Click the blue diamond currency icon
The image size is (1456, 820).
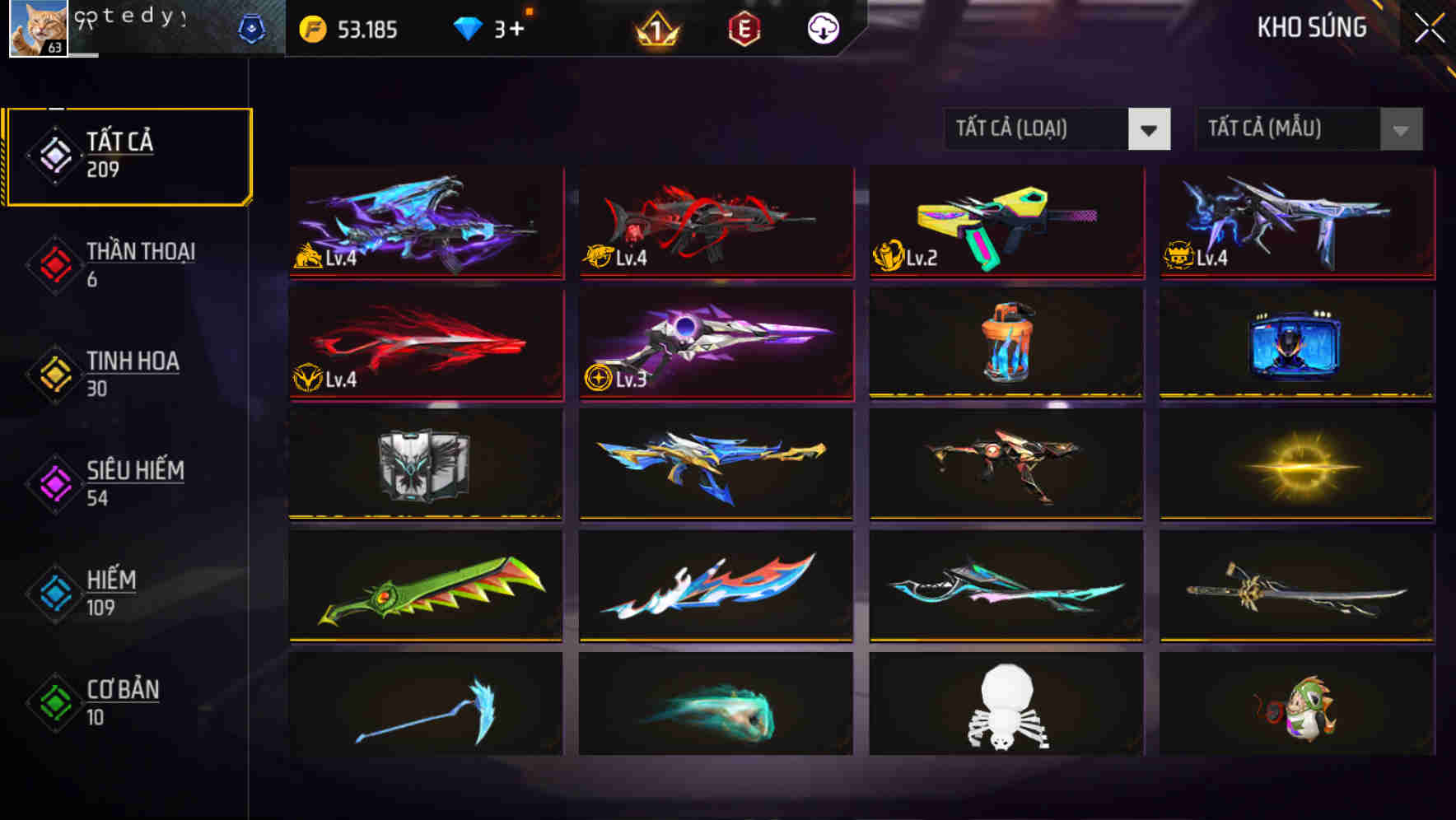[467, 27]
